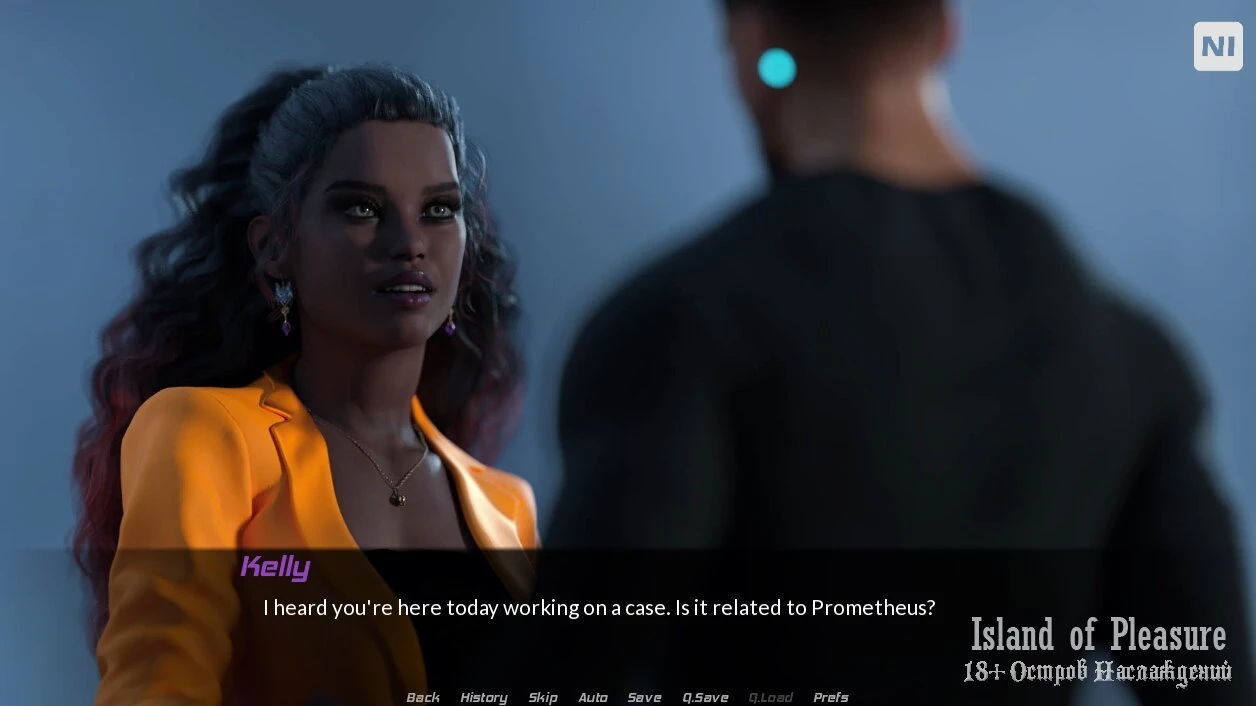Activate Skip to fast-forward dialogue
1256x706 pixels.
tap(543, 697)
